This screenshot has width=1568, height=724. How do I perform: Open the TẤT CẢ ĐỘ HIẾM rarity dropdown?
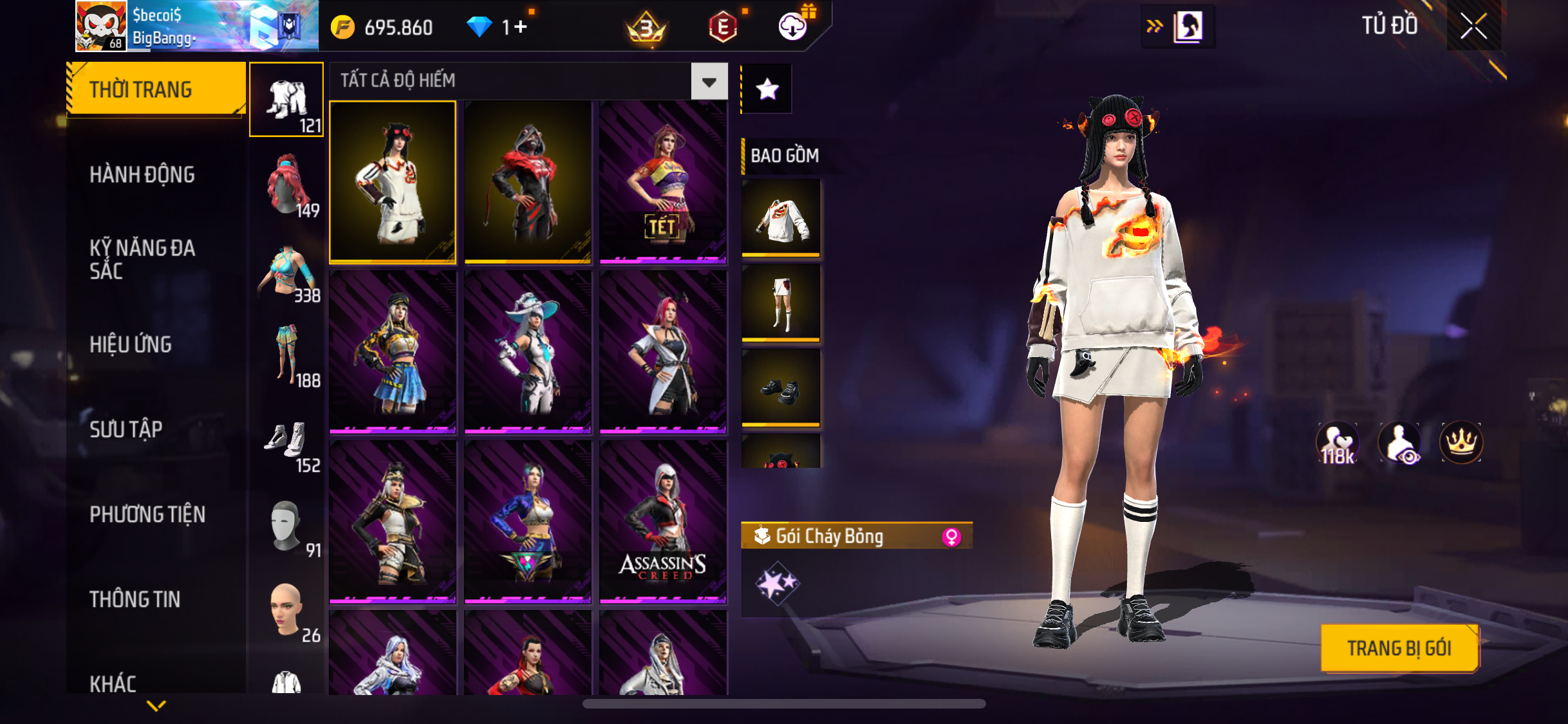point(709,82)
